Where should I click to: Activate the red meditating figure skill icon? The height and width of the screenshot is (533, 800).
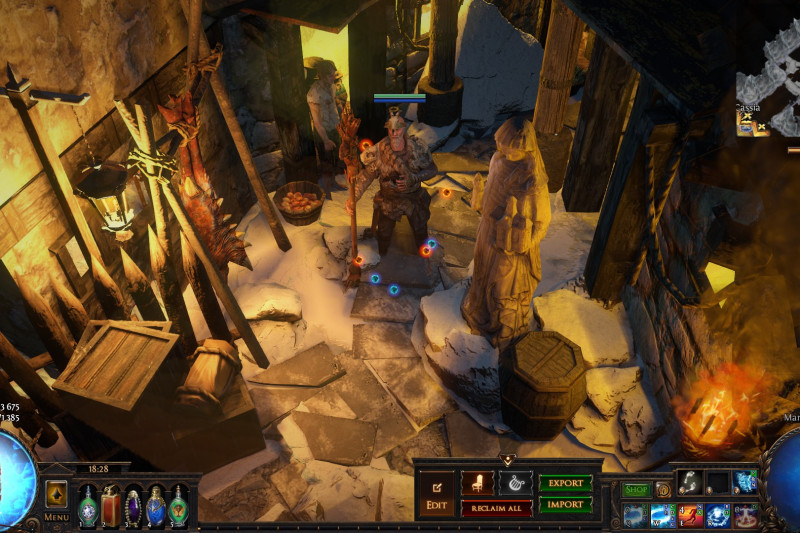tap(746, 516)
